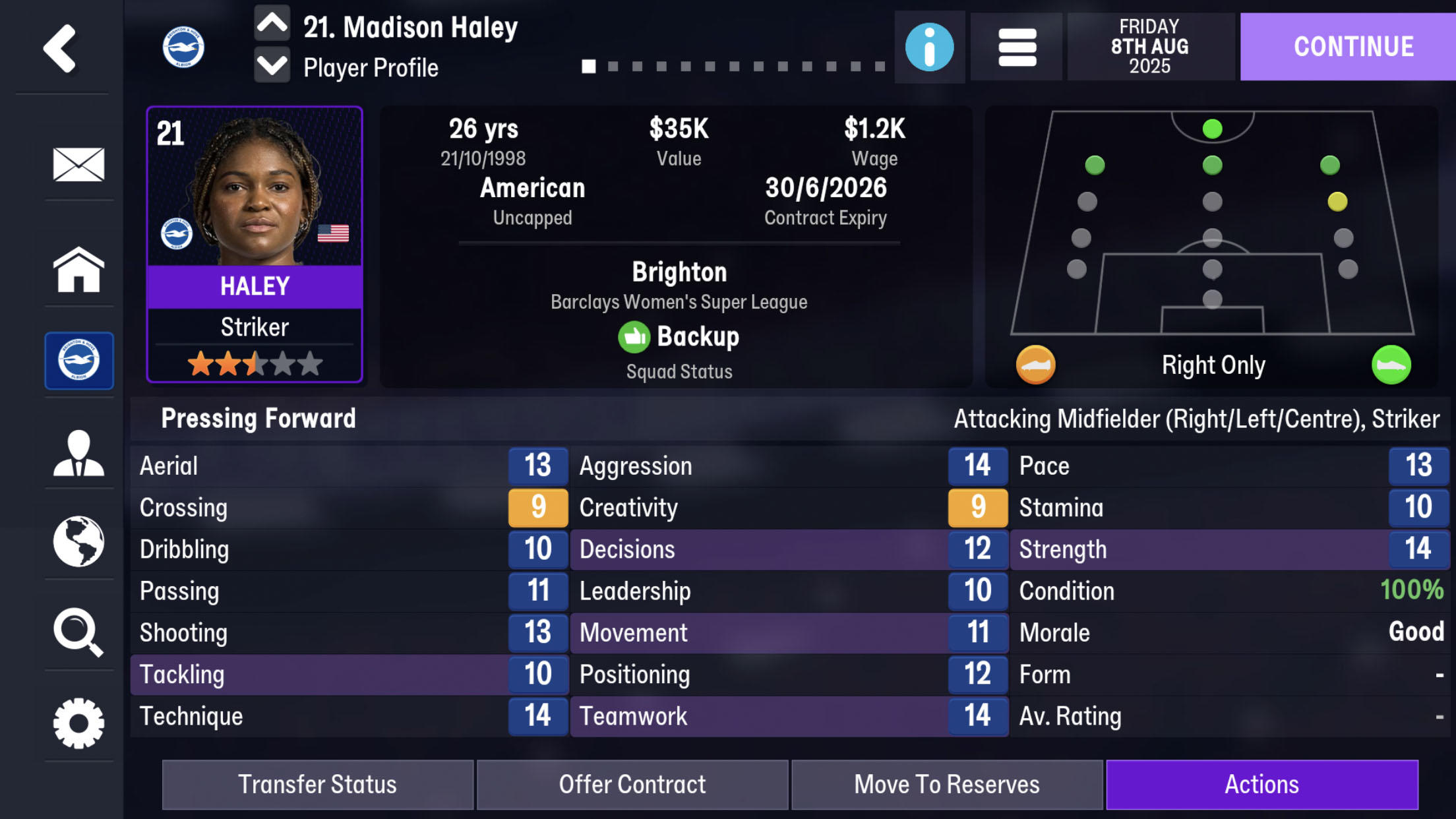Select the Brighton club badge in sidebar

pyautogui.click(x=79, y=361)
